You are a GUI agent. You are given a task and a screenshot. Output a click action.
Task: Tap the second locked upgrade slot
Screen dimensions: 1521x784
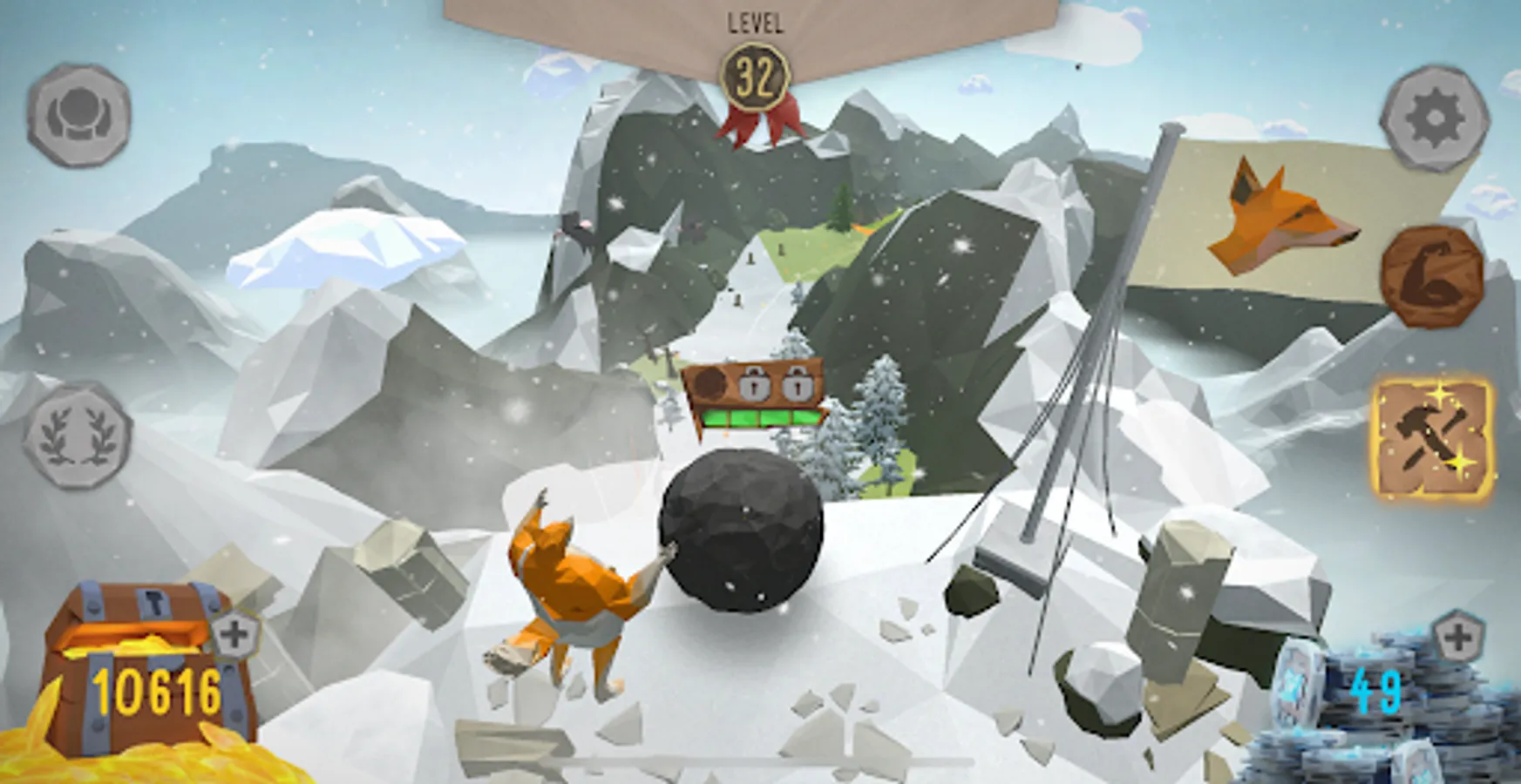coord(798,385)
